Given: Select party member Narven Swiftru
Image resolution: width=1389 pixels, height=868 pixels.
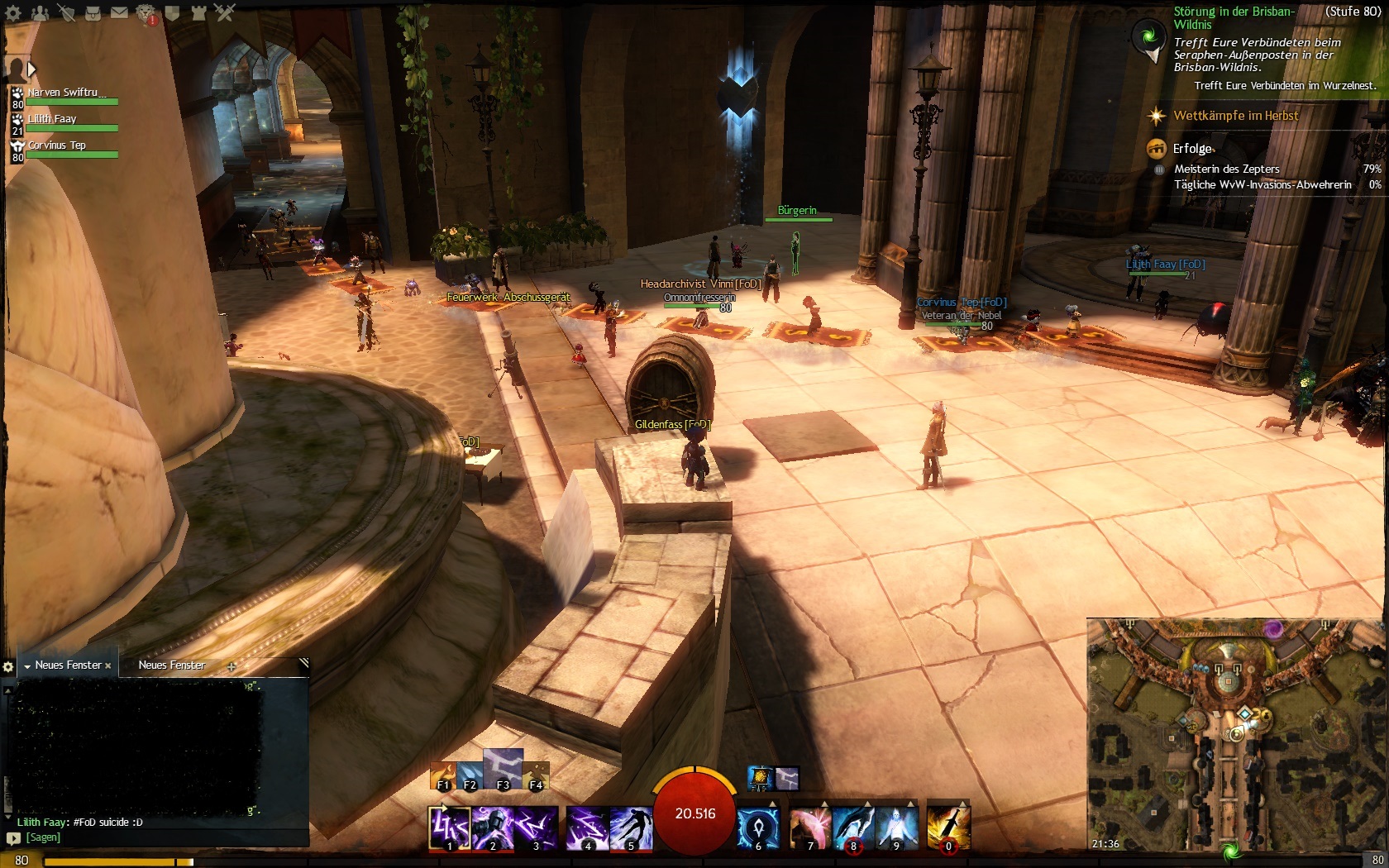Looking at the screenshot, I should coord(66,93).
